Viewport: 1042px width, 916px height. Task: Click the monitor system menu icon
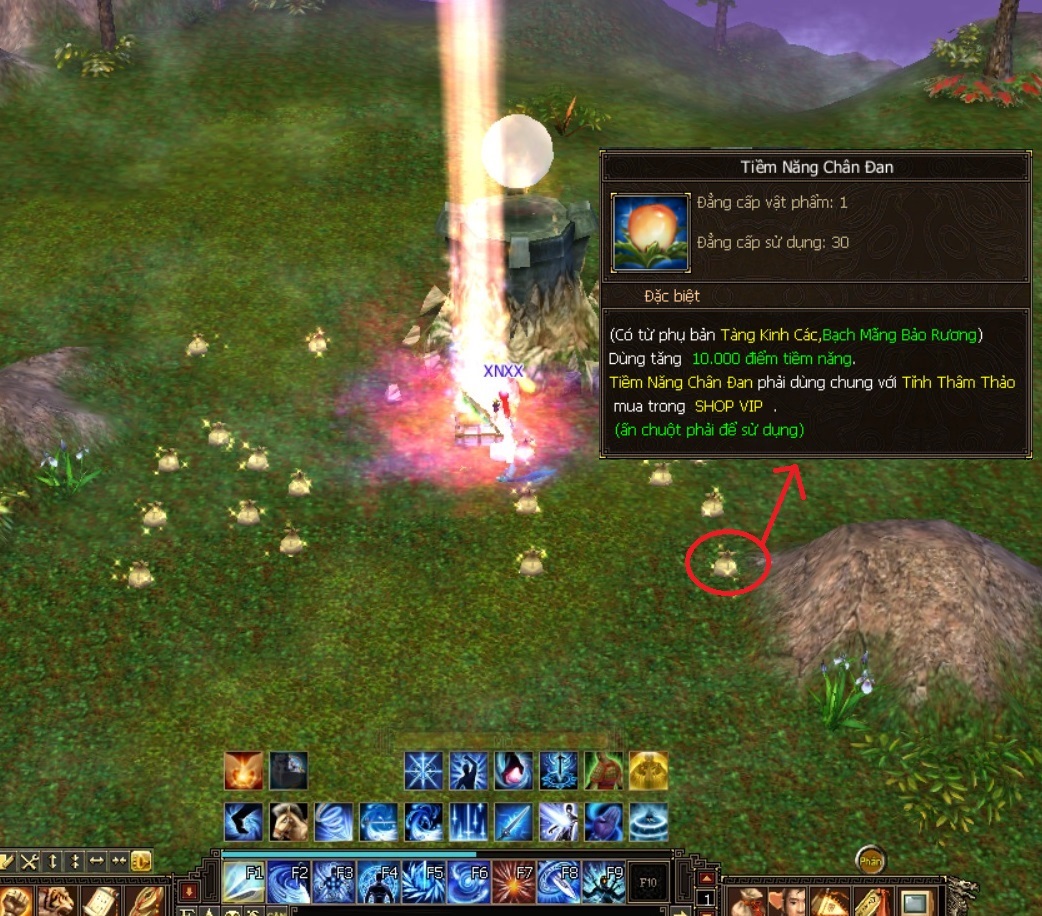(915, 903)
